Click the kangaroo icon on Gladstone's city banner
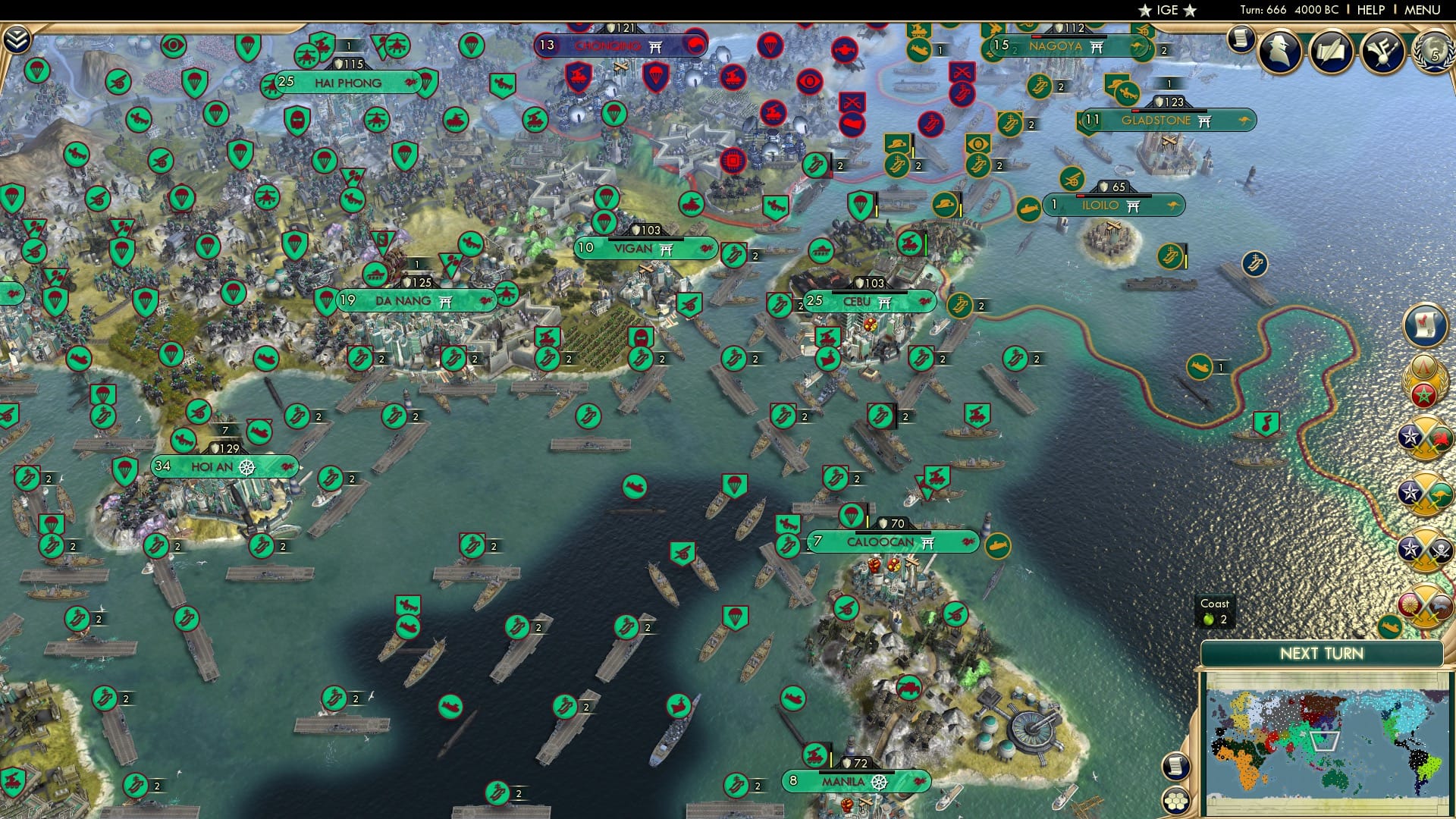This screenshot has width=1456, height=819. tap(1244, 120)
